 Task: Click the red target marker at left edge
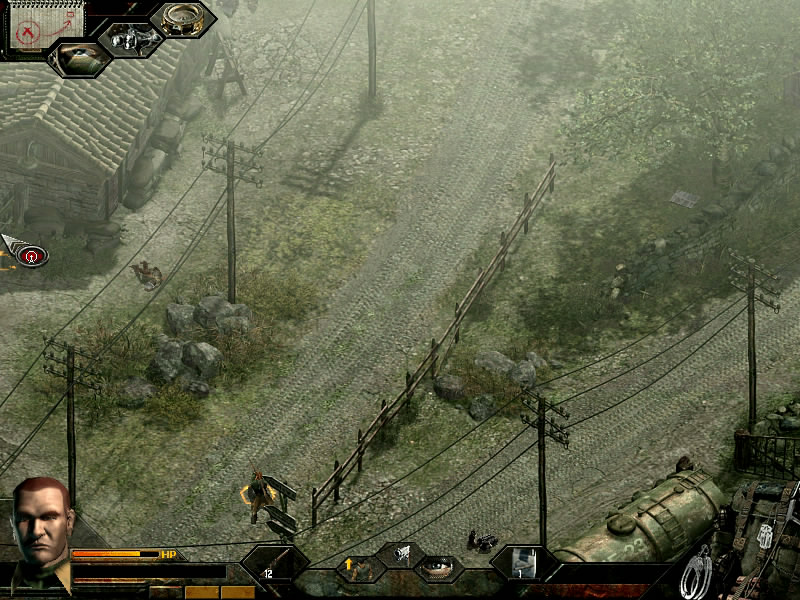point(33,256)
